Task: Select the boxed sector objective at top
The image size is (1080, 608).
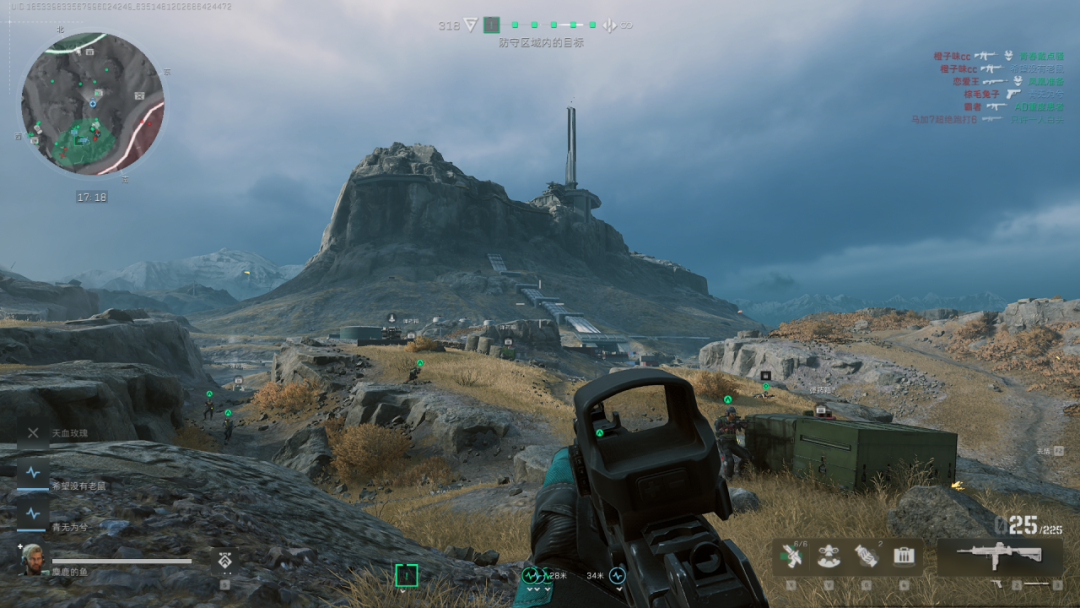Action: pos(491,25)
